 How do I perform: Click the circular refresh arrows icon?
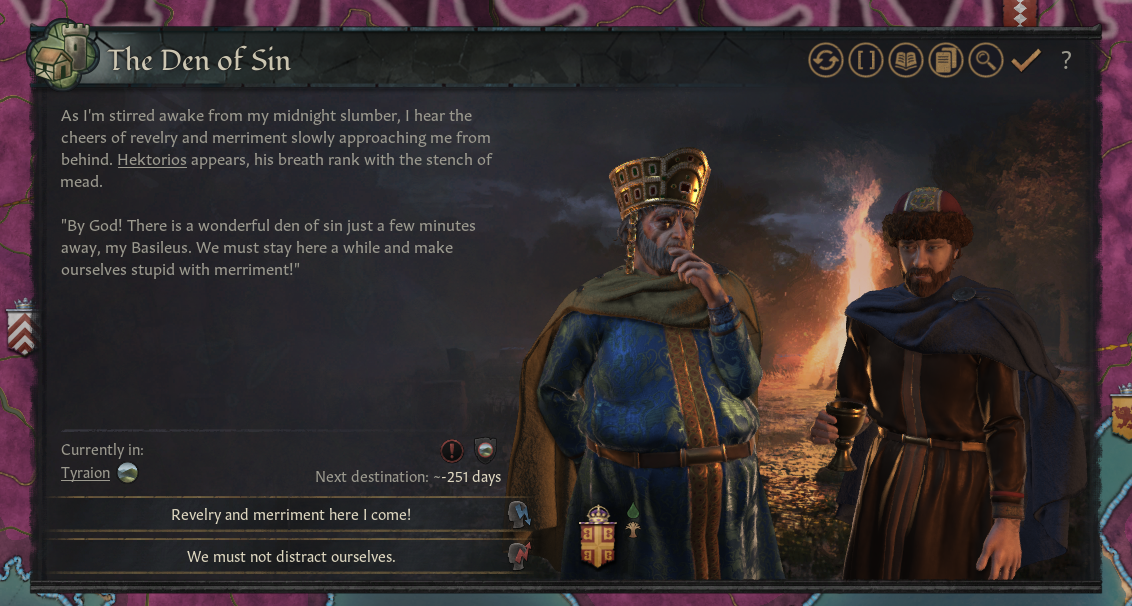point(826,61)
